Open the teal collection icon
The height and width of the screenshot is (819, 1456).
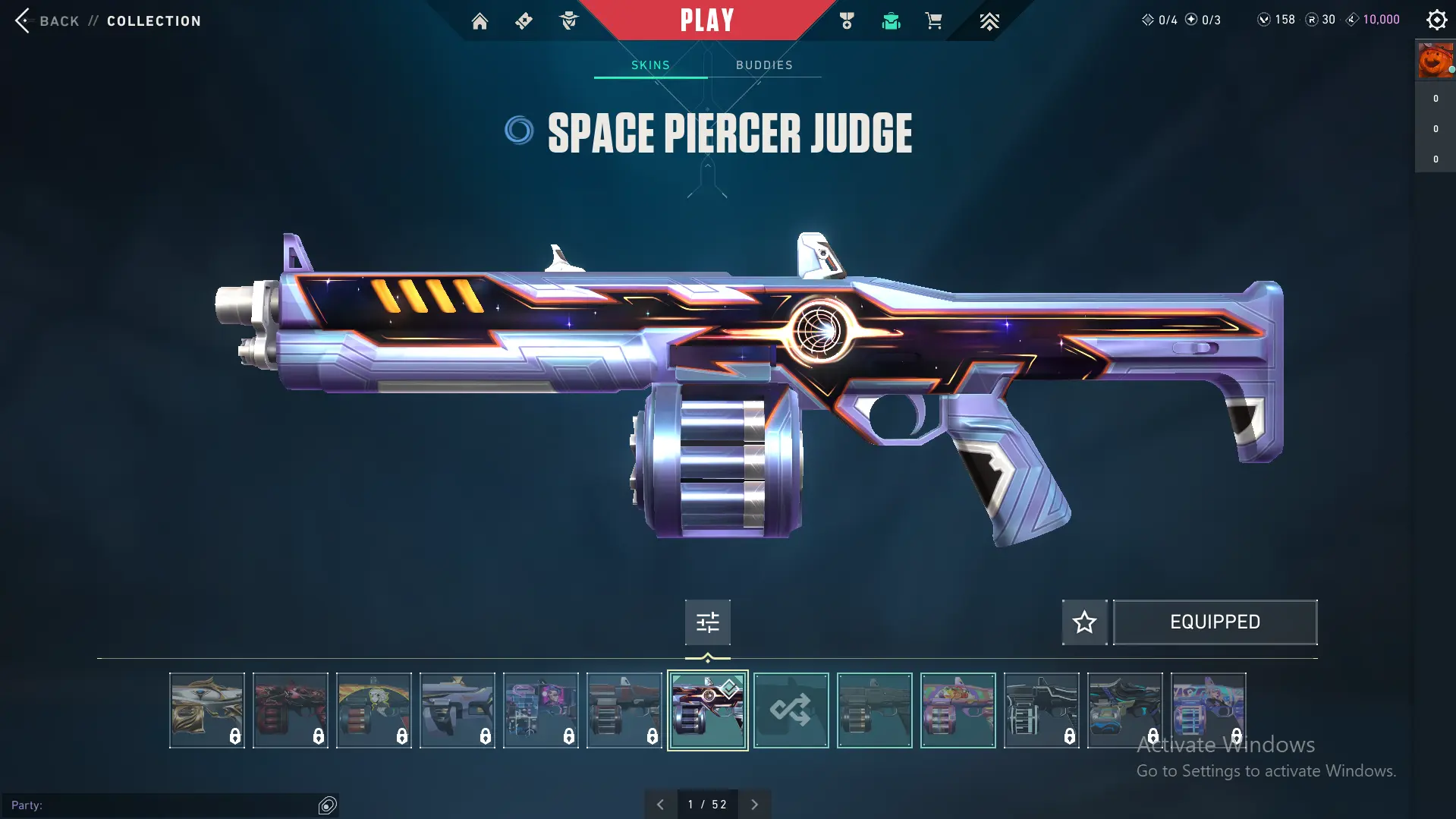891,21
